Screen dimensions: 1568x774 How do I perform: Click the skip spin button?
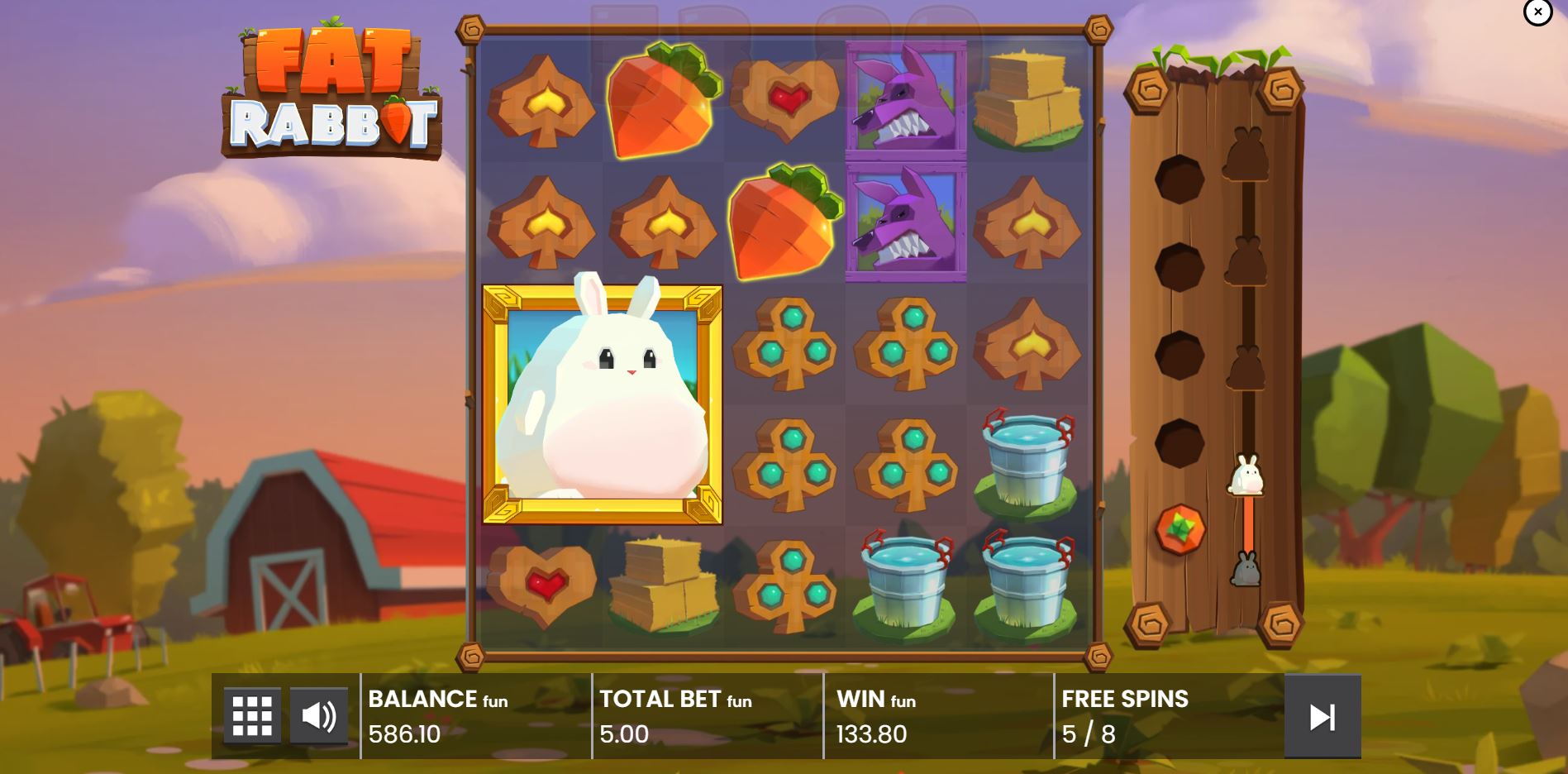pos(1323,716)
